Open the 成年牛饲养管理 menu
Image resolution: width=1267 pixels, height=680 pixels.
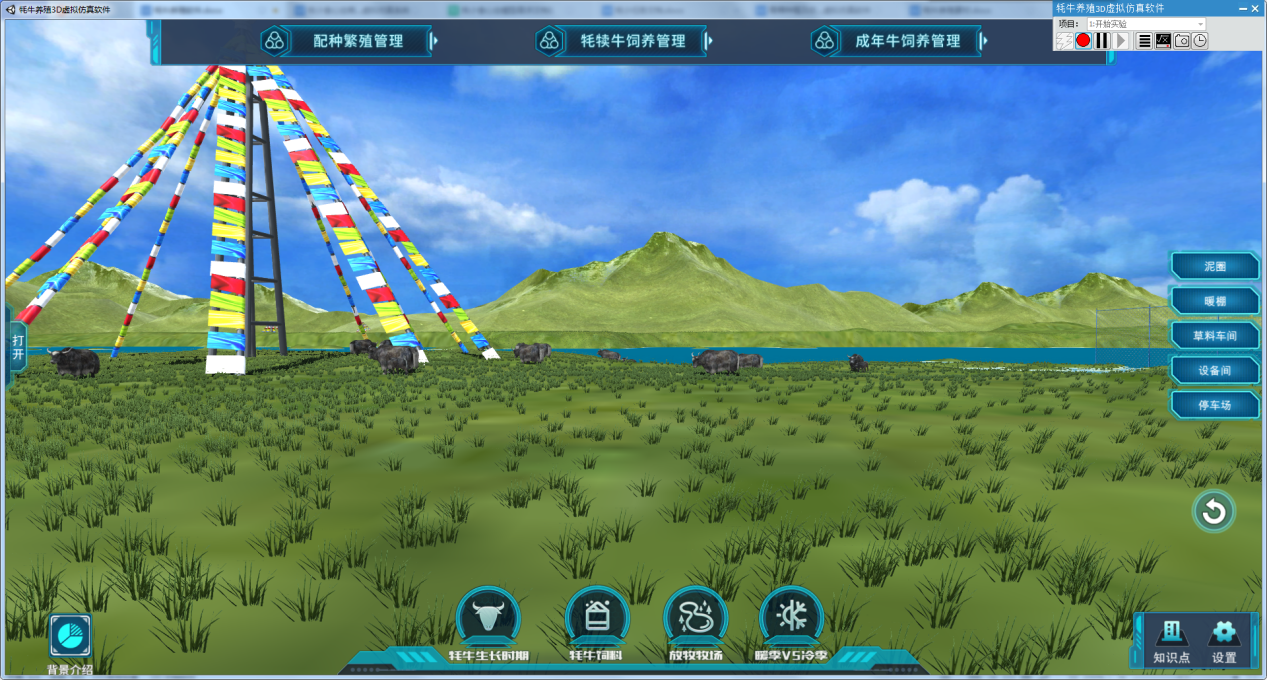[907, 41]
